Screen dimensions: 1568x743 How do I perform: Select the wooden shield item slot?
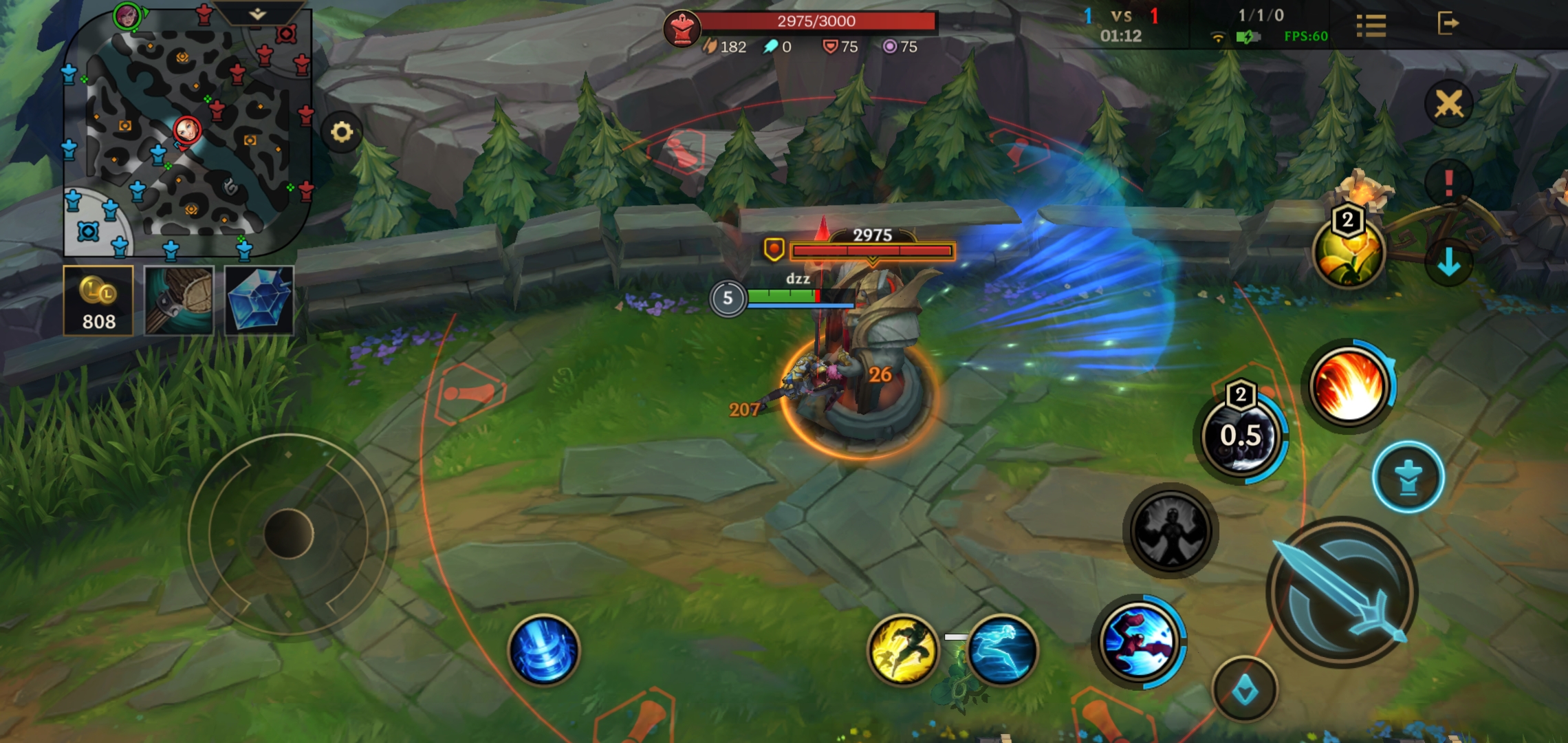179,301
